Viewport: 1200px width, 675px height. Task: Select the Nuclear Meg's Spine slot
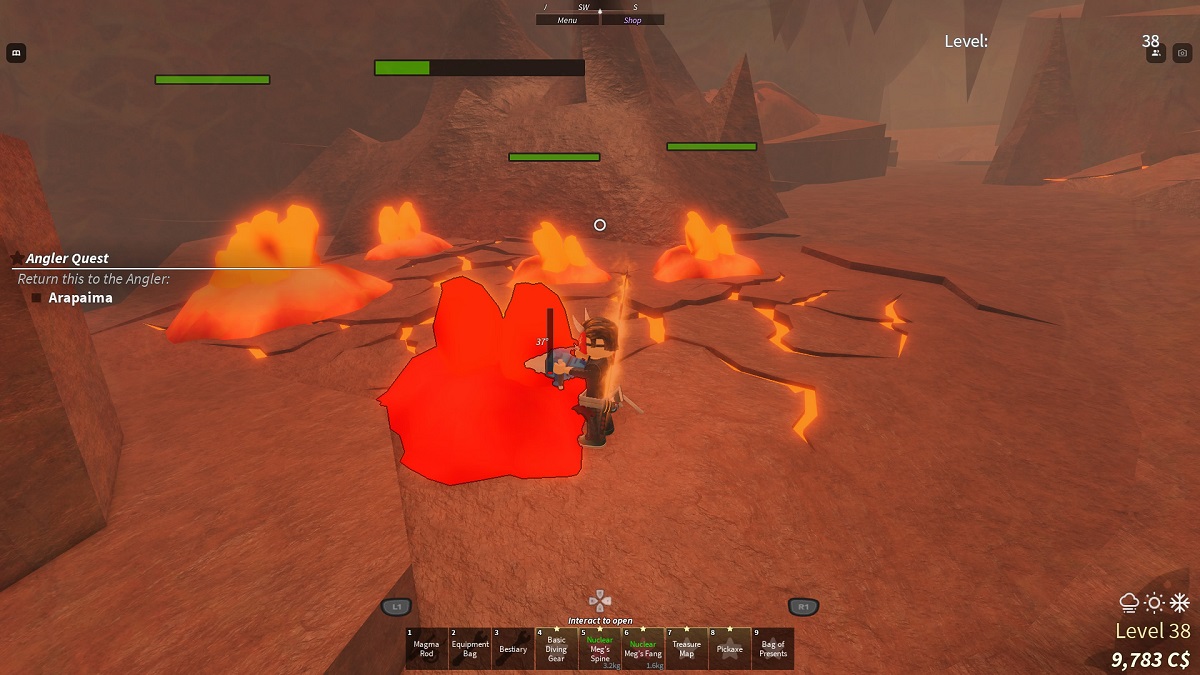pyautogui.click(x=600, y=648)
